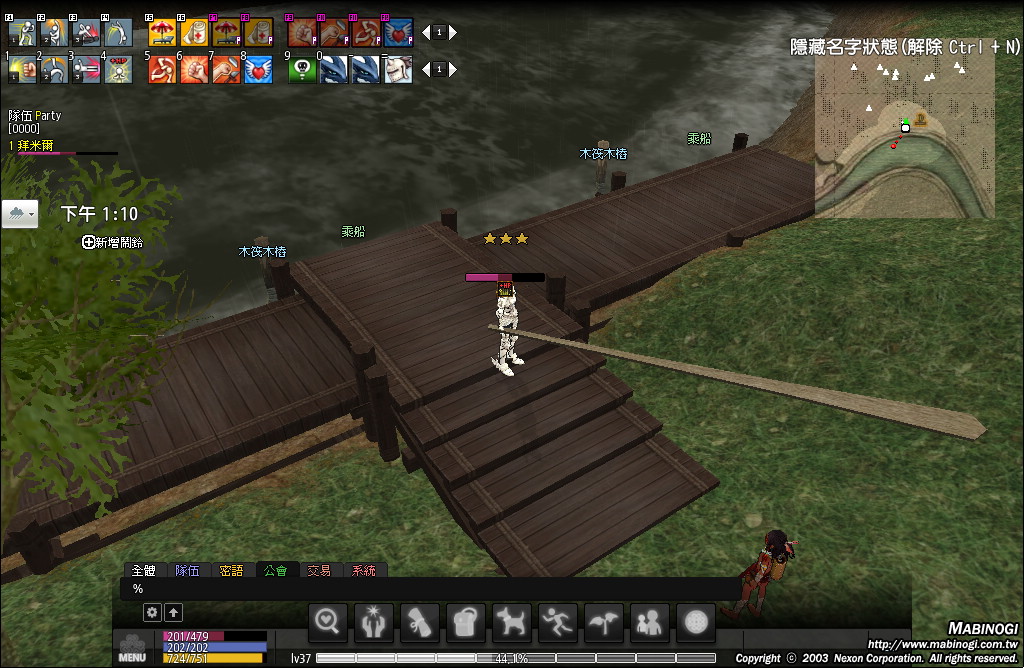Select the green skull hotbar slot
The width and height of the screenshot is (1024, 668).
tap(302, 69)
